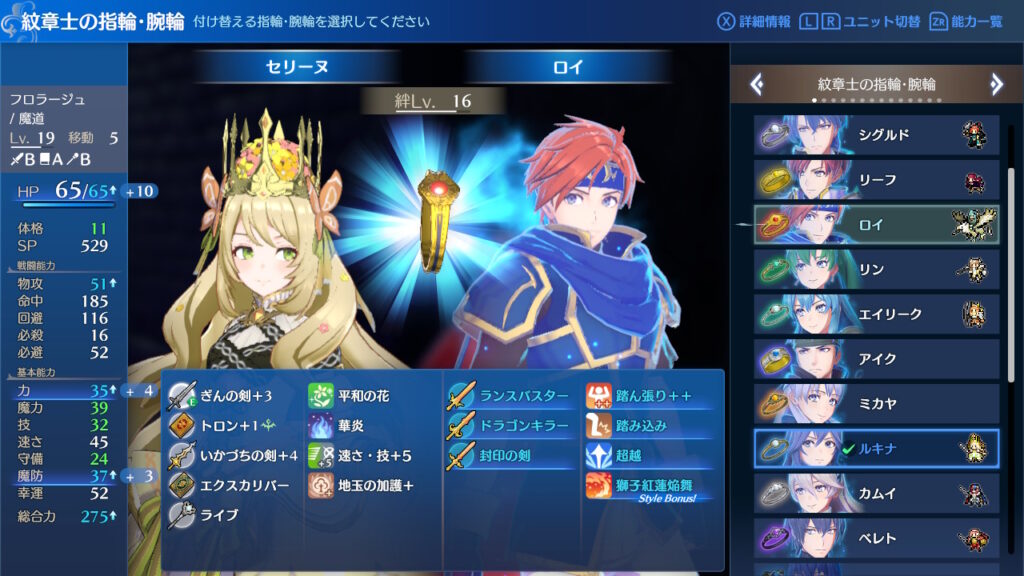
Task: Choose the エクスカリバー tome entry
Action: pos(240,486)
